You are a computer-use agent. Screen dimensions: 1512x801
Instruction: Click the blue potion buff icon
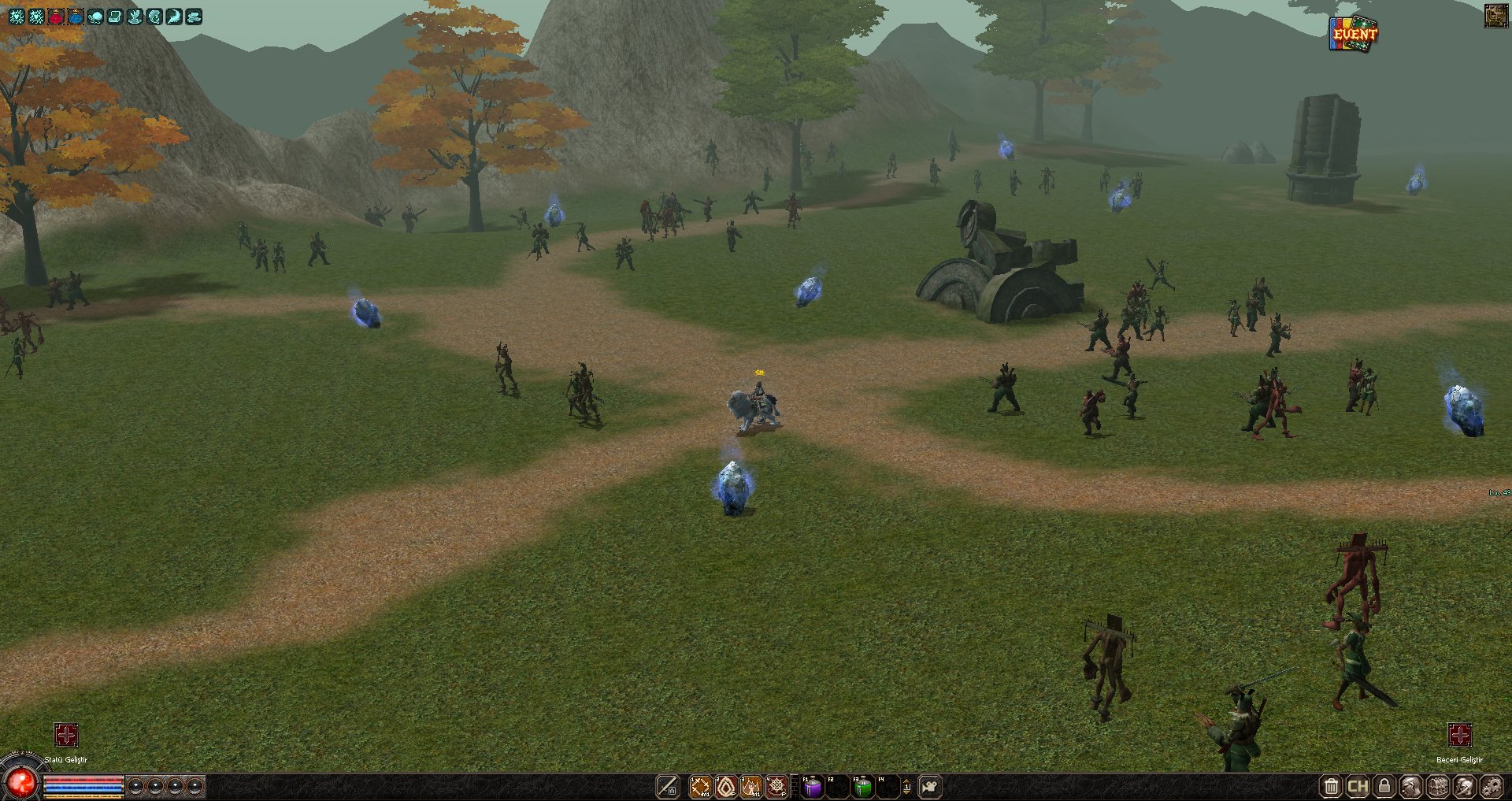(x=76, y=17)
